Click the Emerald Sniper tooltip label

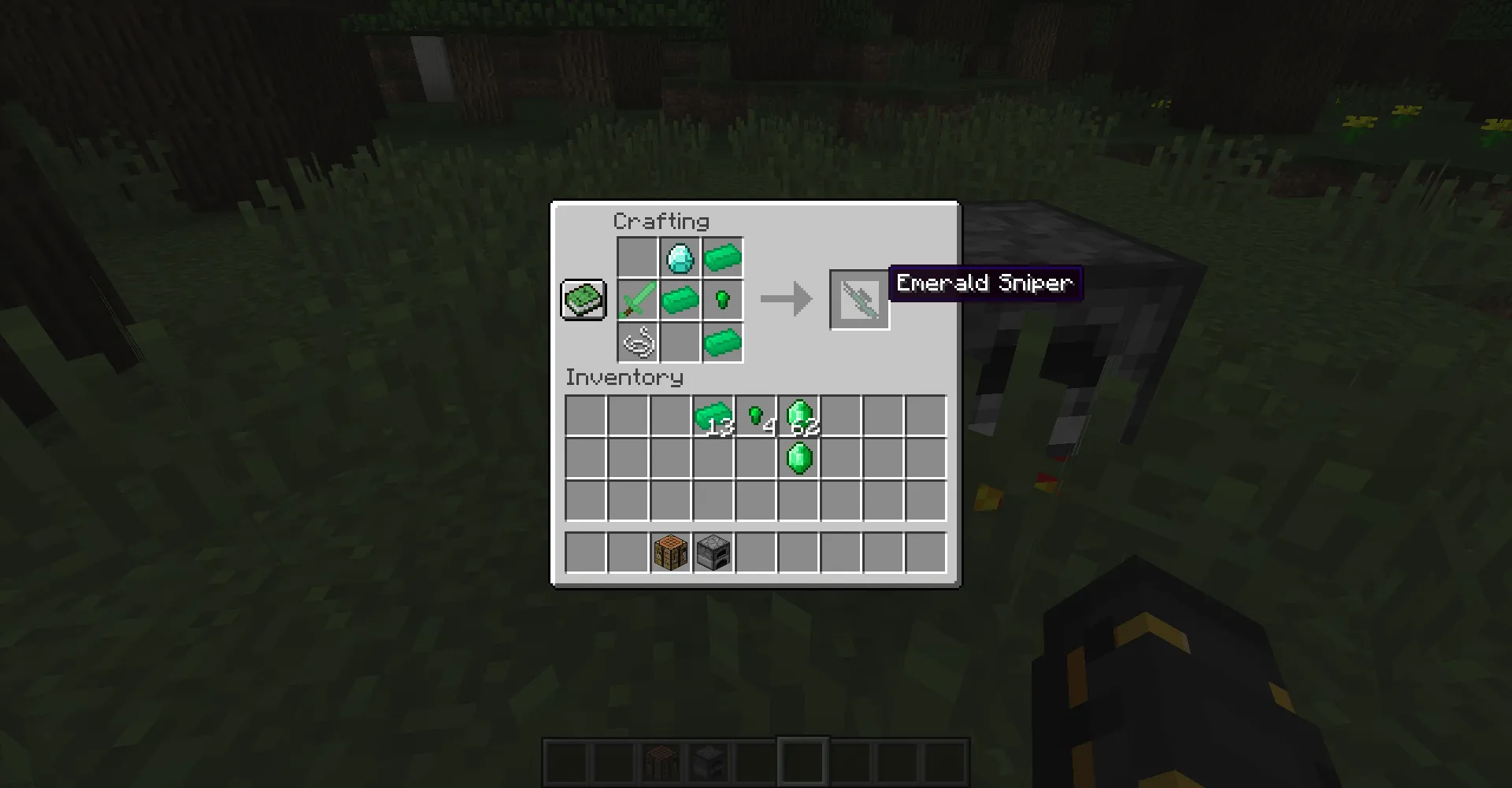[x=984, y=283]
